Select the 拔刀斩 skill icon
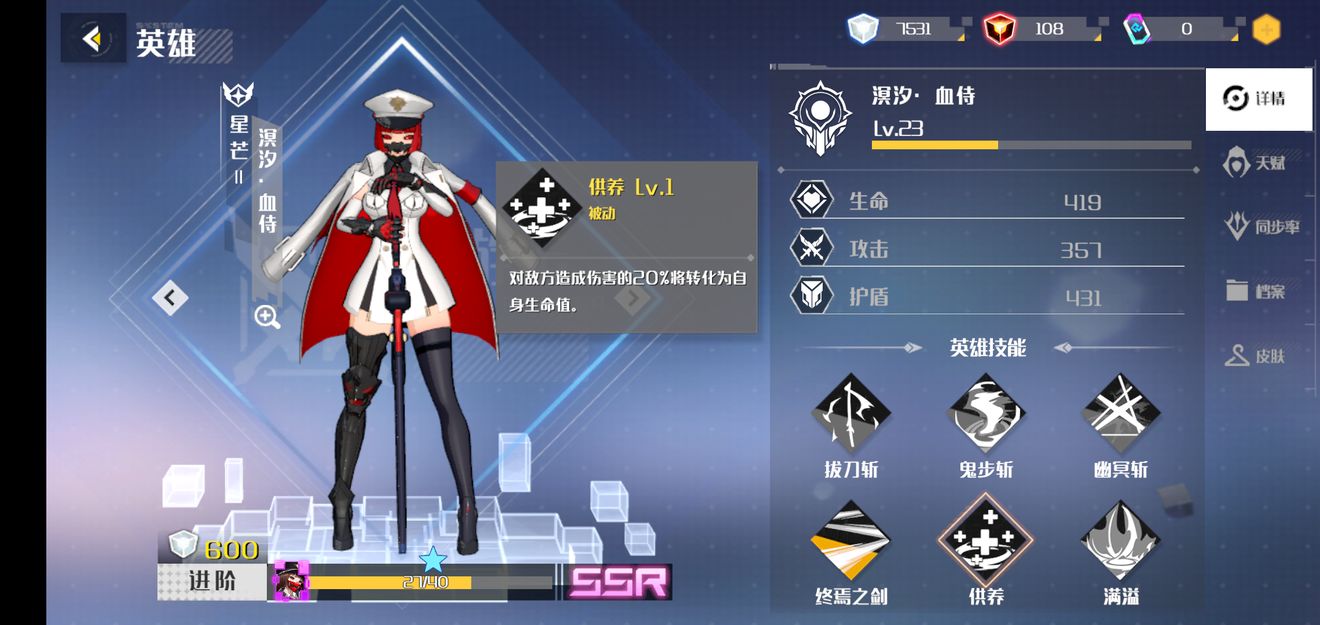This screenshot has width=1320, height=625. pyautogui.click(x=851, y=413)
